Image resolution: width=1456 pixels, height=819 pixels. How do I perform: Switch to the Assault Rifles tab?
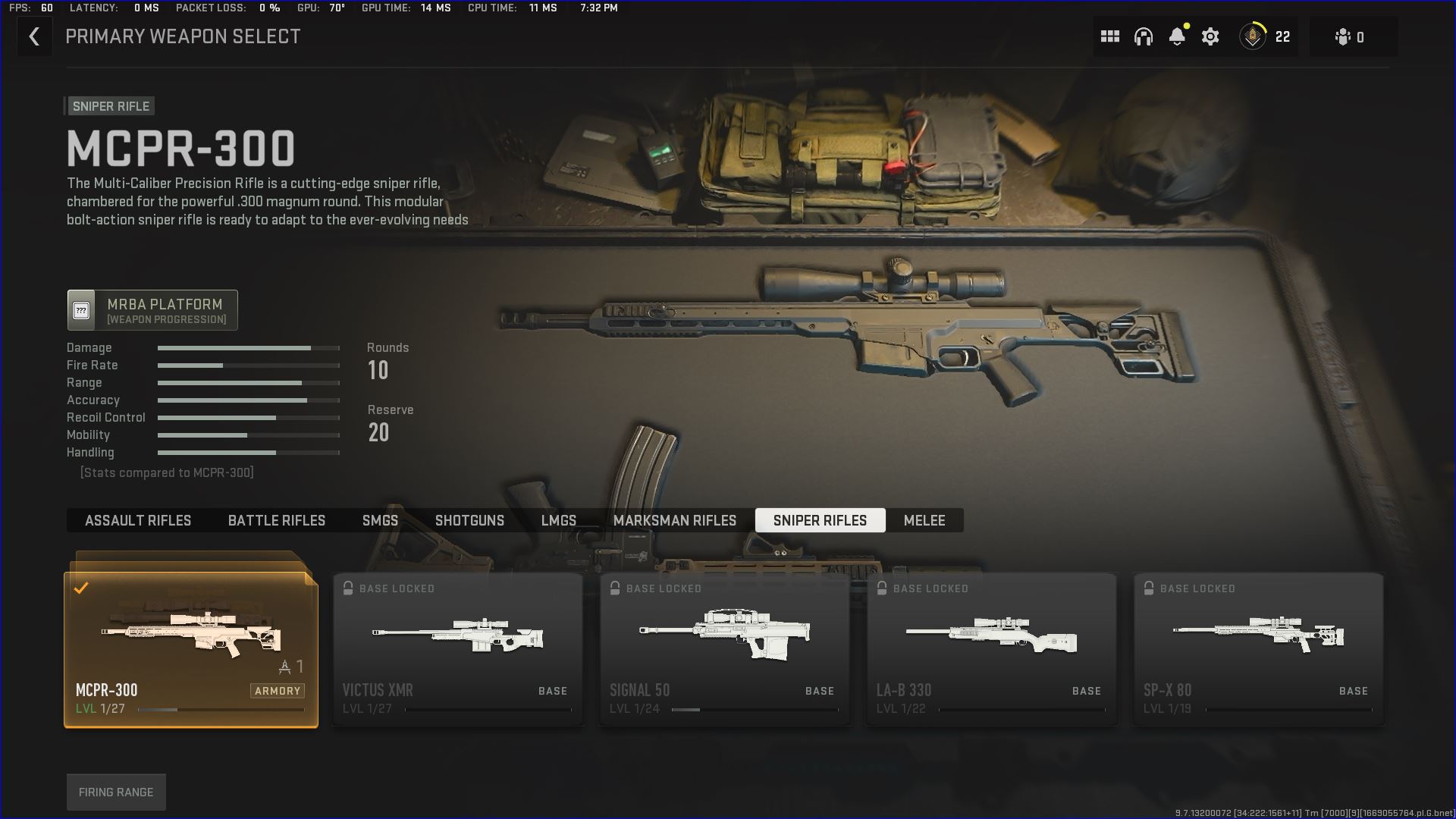[137, 520]
